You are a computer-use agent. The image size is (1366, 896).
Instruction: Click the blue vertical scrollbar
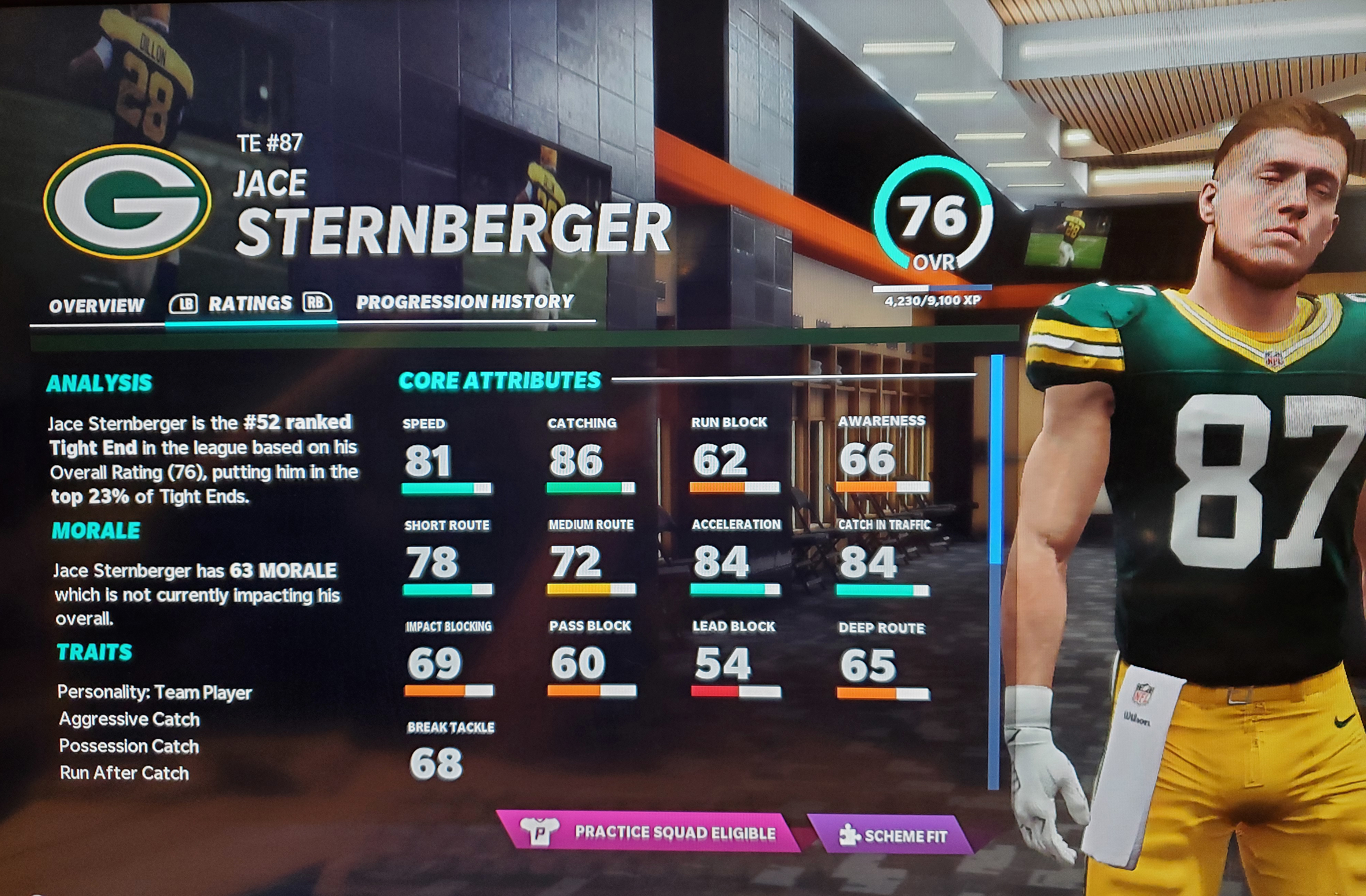click(996, 459)
